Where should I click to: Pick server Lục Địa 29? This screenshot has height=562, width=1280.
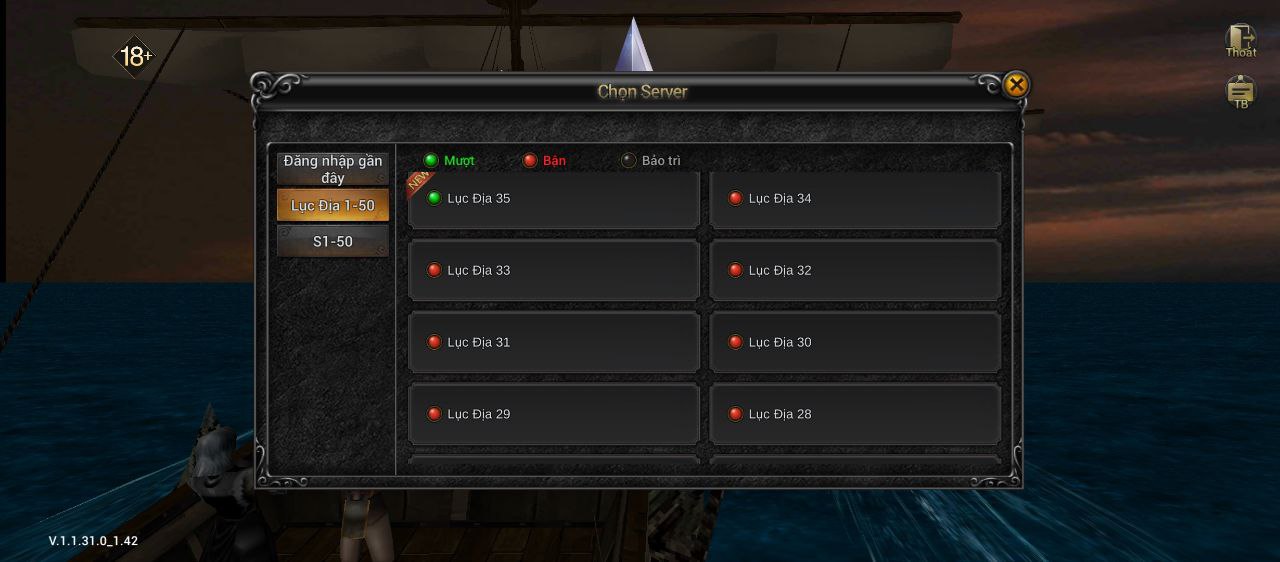pos(553,414)
